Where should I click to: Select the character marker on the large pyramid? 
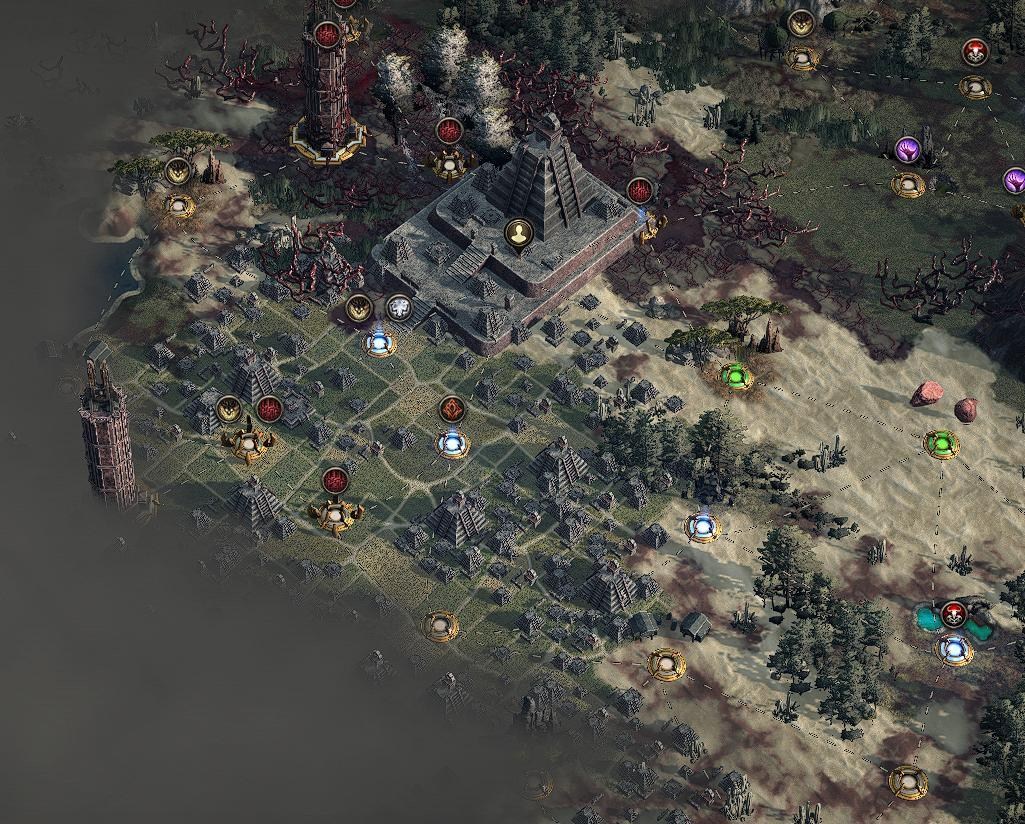518,235
